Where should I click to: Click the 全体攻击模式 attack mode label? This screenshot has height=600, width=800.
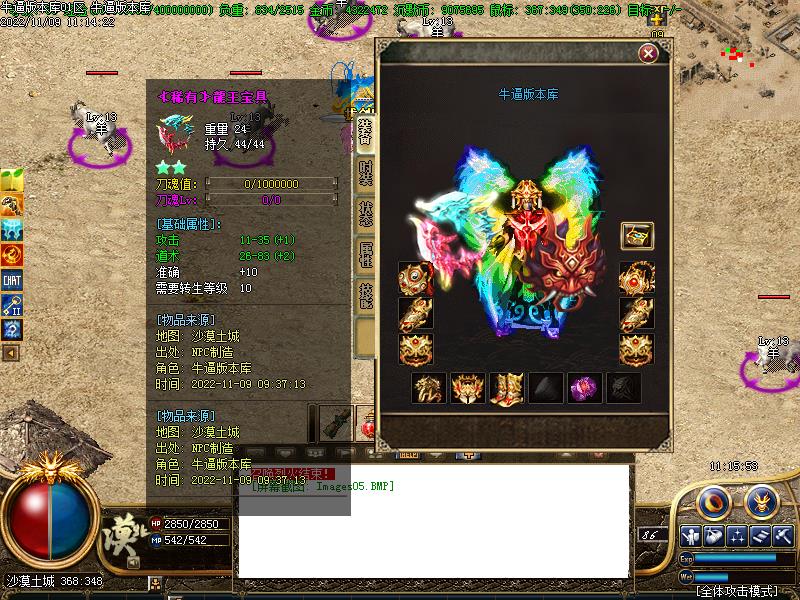pos(737,591)
